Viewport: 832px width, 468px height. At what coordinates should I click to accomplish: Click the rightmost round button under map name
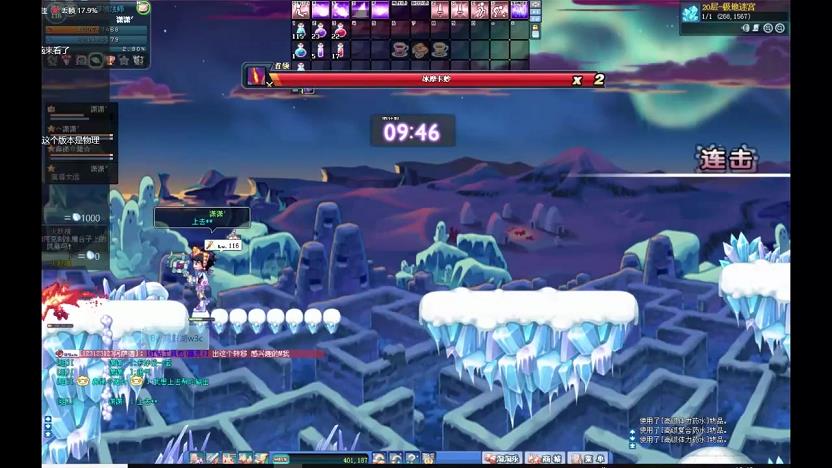(x=778, y=28)
